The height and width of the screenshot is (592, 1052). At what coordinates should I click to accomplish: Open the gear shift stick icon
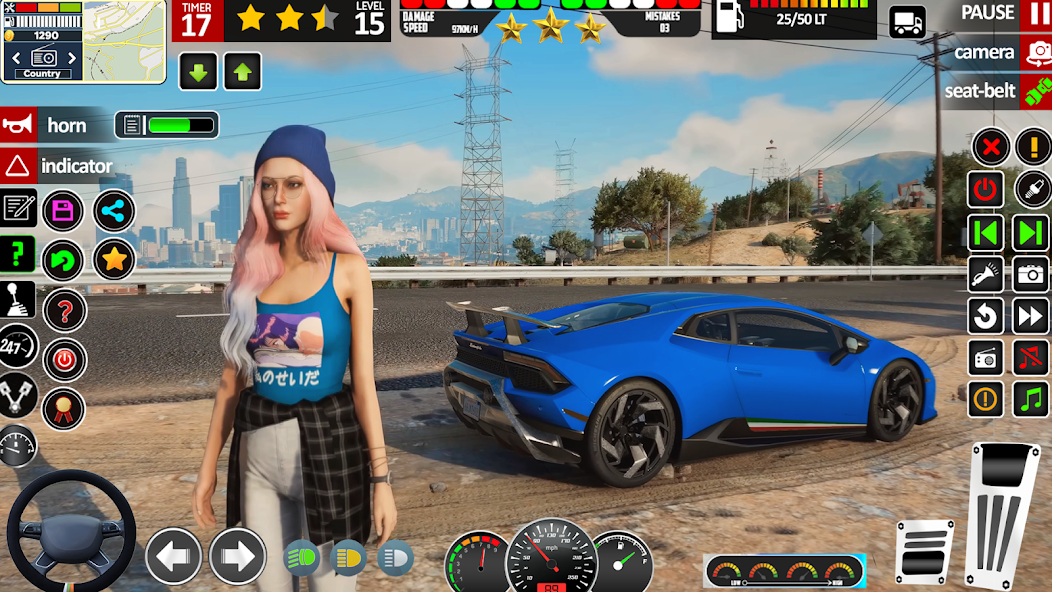[x=18, y=299]
